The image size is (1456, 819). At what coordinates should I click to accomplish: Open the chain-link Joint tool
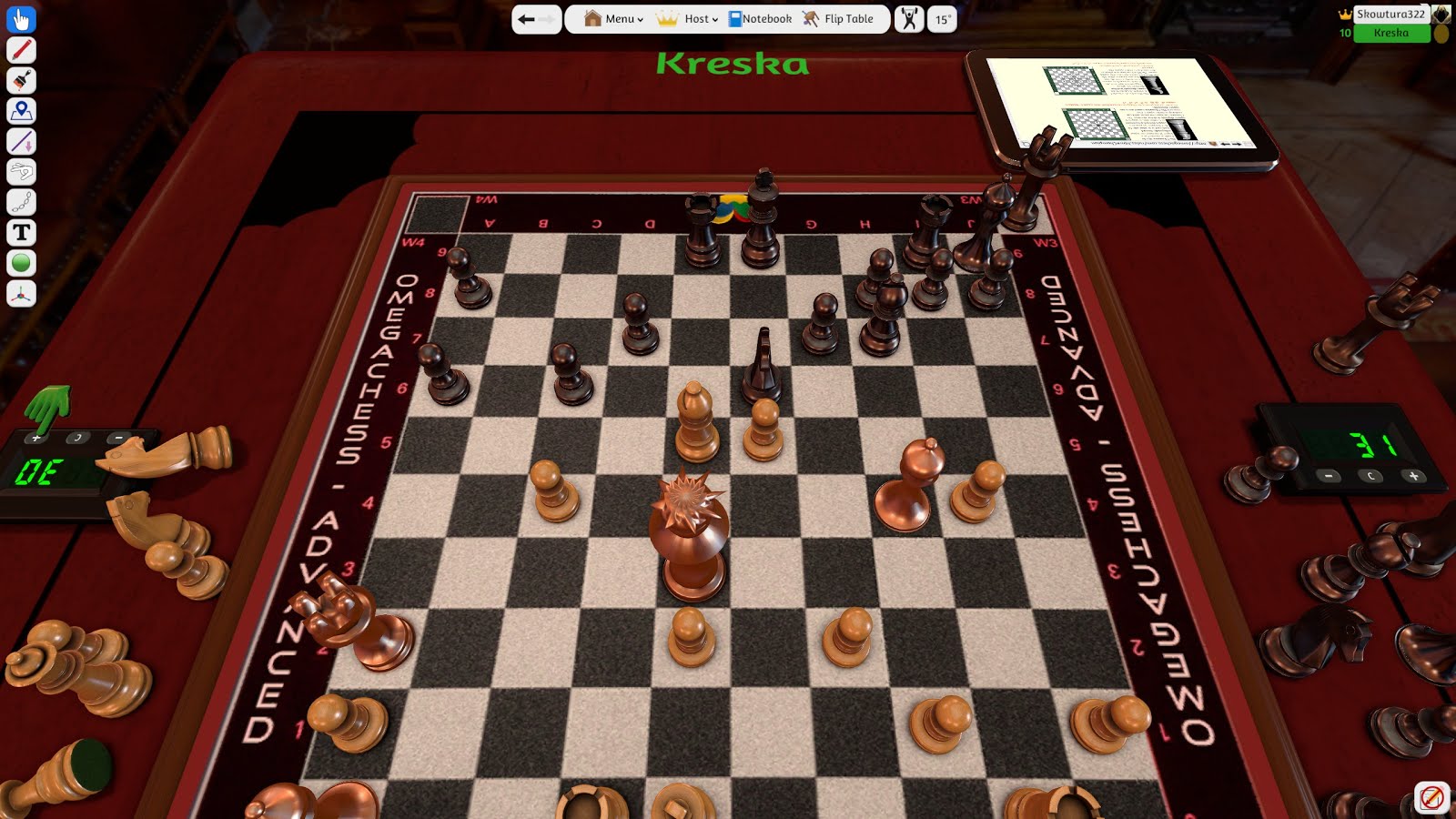click(20, 202)
